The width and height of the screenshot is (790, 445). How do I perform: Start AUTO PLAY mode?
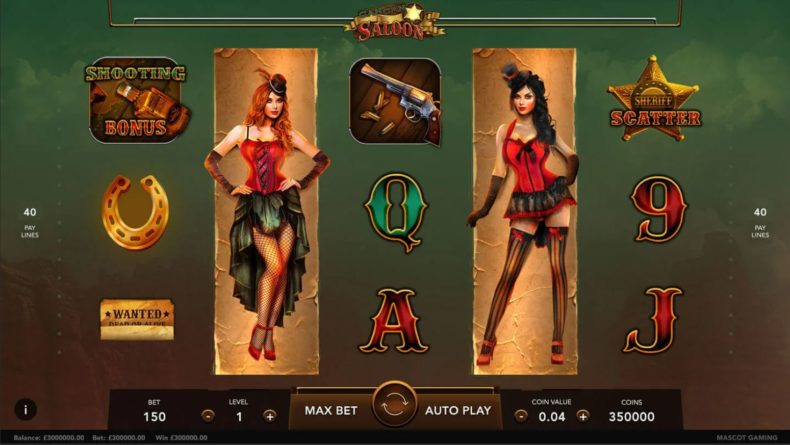[457, 410]
